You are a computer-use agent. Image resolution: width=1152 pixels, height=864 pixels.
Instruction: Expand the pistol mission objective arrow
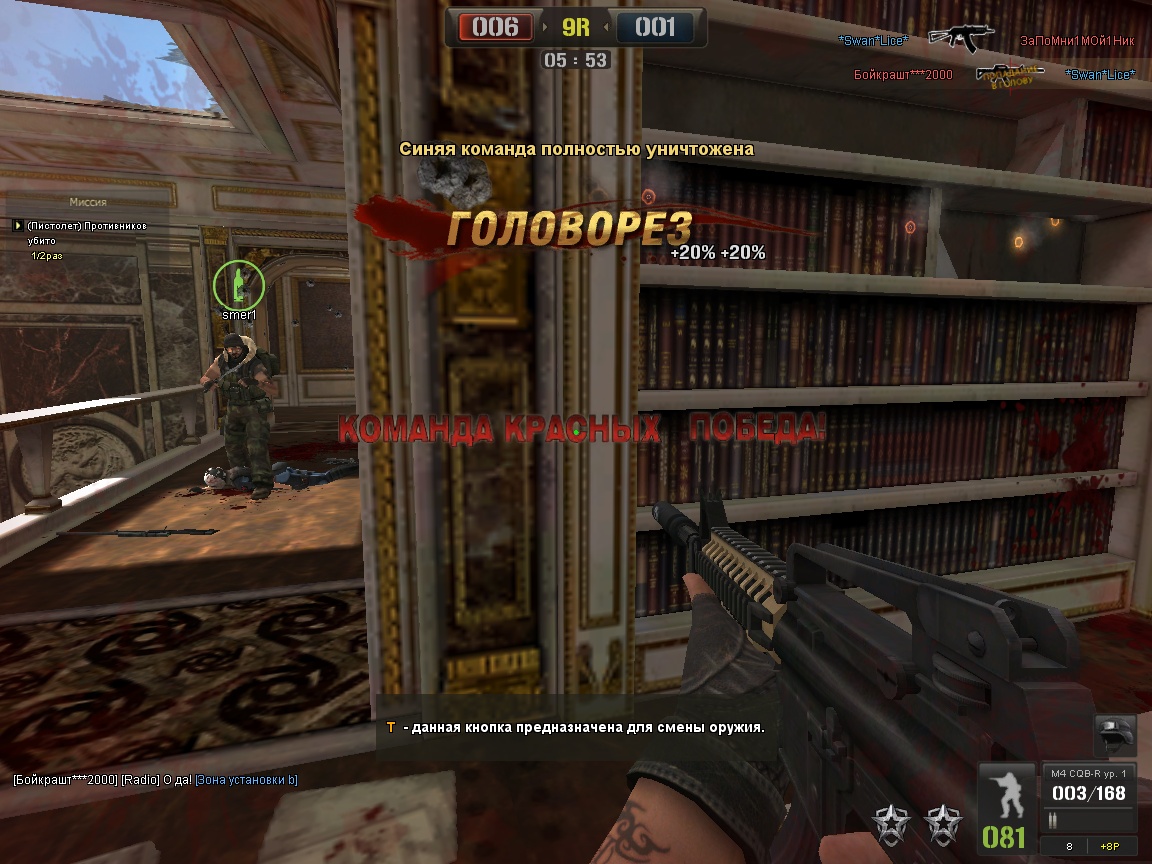(17, 226)
